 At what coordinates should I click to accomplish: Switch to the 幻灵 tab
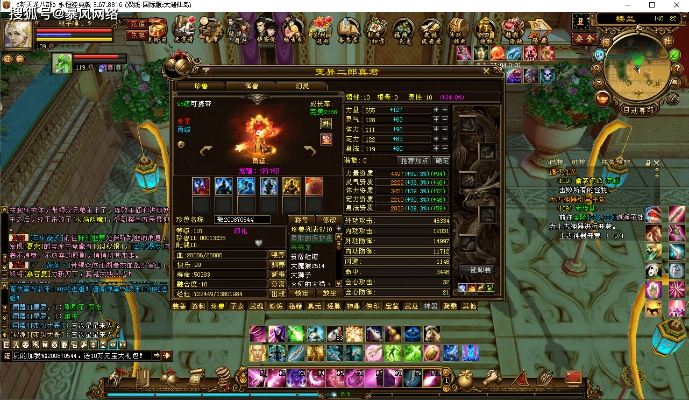pyautogui.click(x=301, y=86)
